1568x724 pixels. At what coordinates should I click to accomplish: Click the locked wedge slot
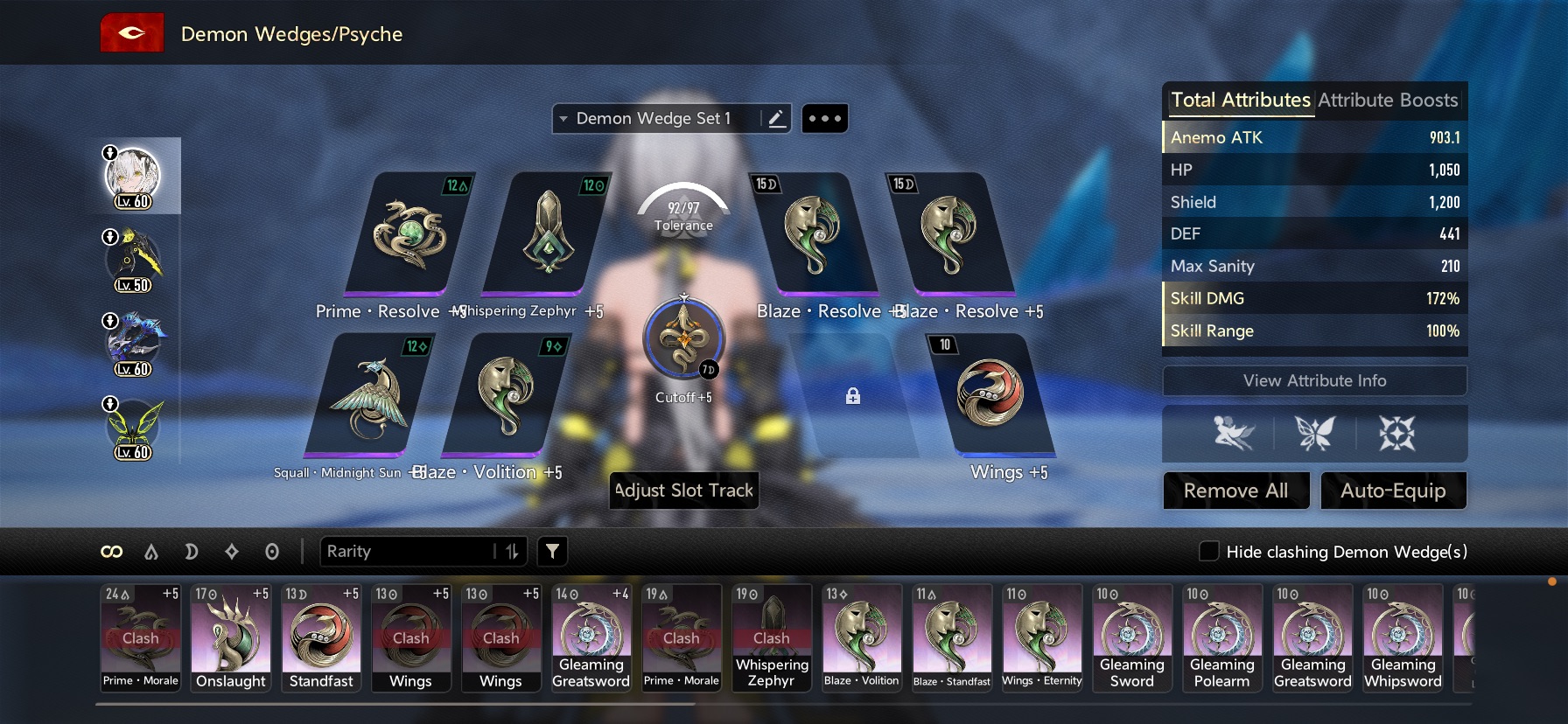(x=853, y=396)
